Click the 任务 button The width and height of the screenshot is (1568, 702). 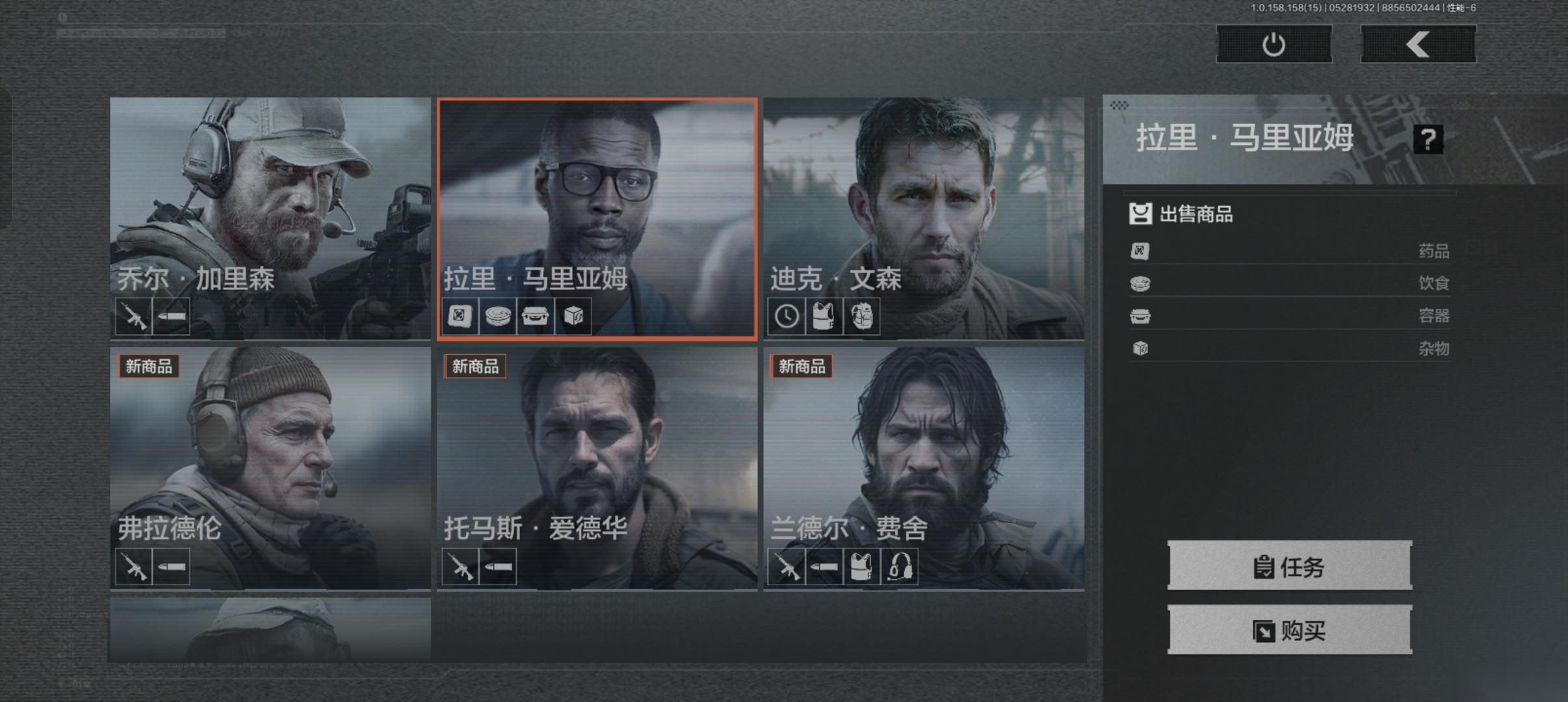pos(1289,566)
